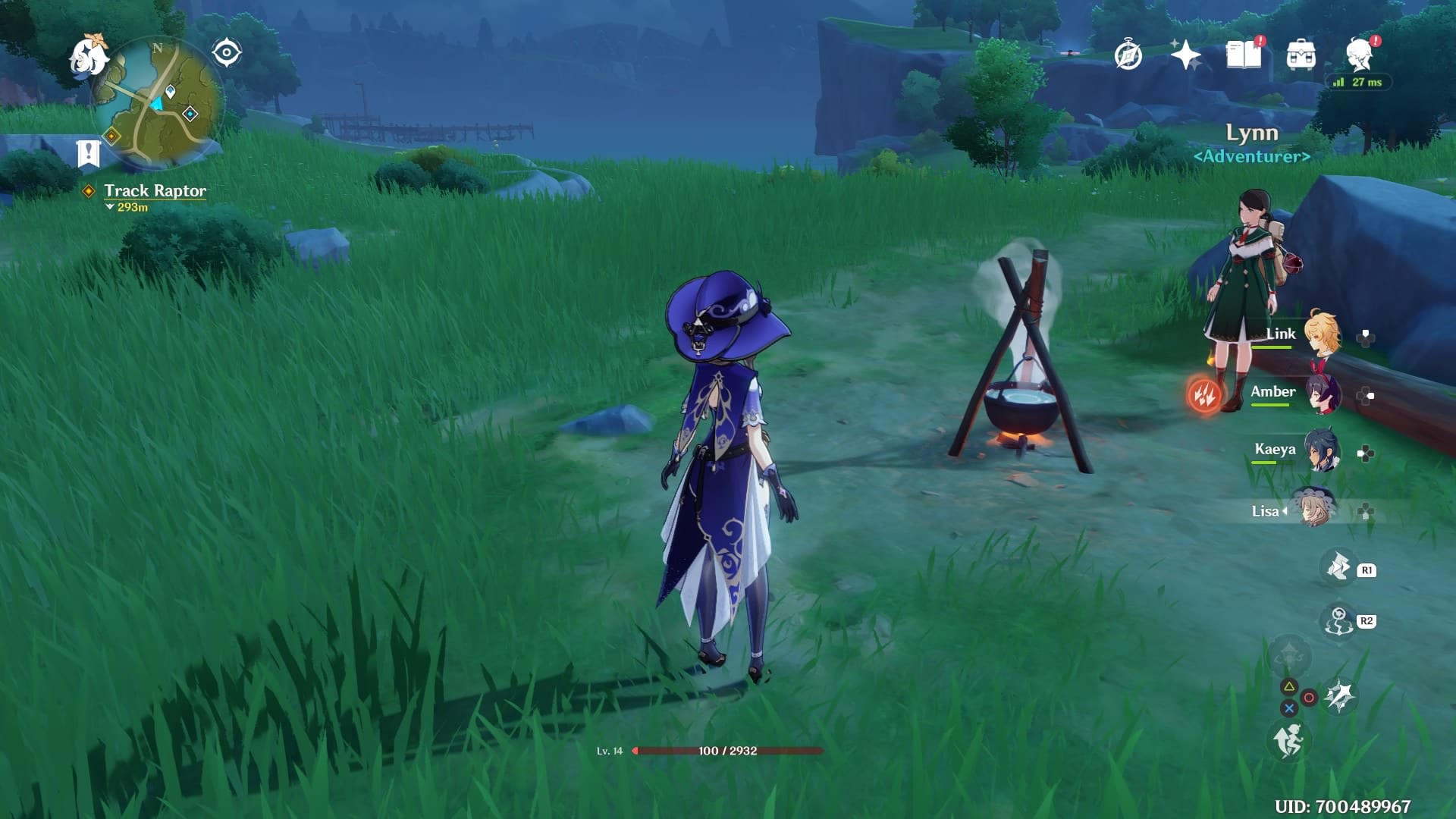Expand Lisa's party slot detail arrow

coord(1285,511)
